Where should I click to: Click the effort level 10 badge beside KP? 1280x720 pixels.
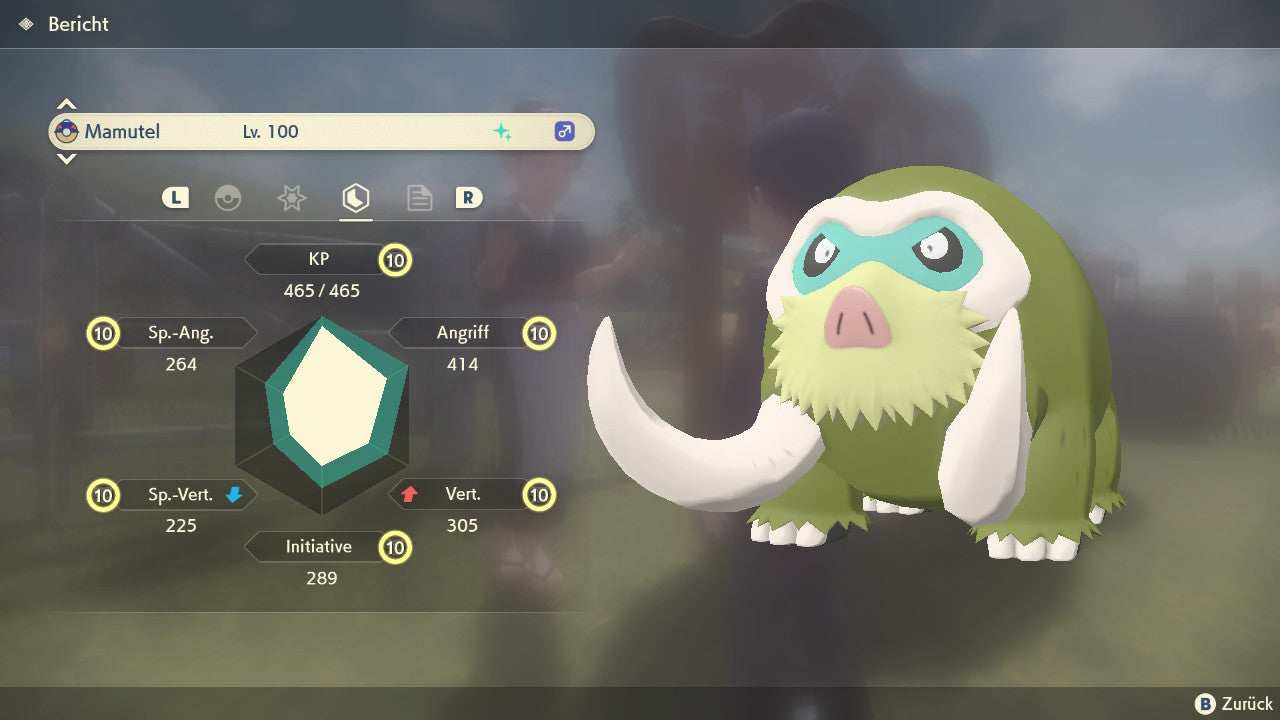(396, 260)
